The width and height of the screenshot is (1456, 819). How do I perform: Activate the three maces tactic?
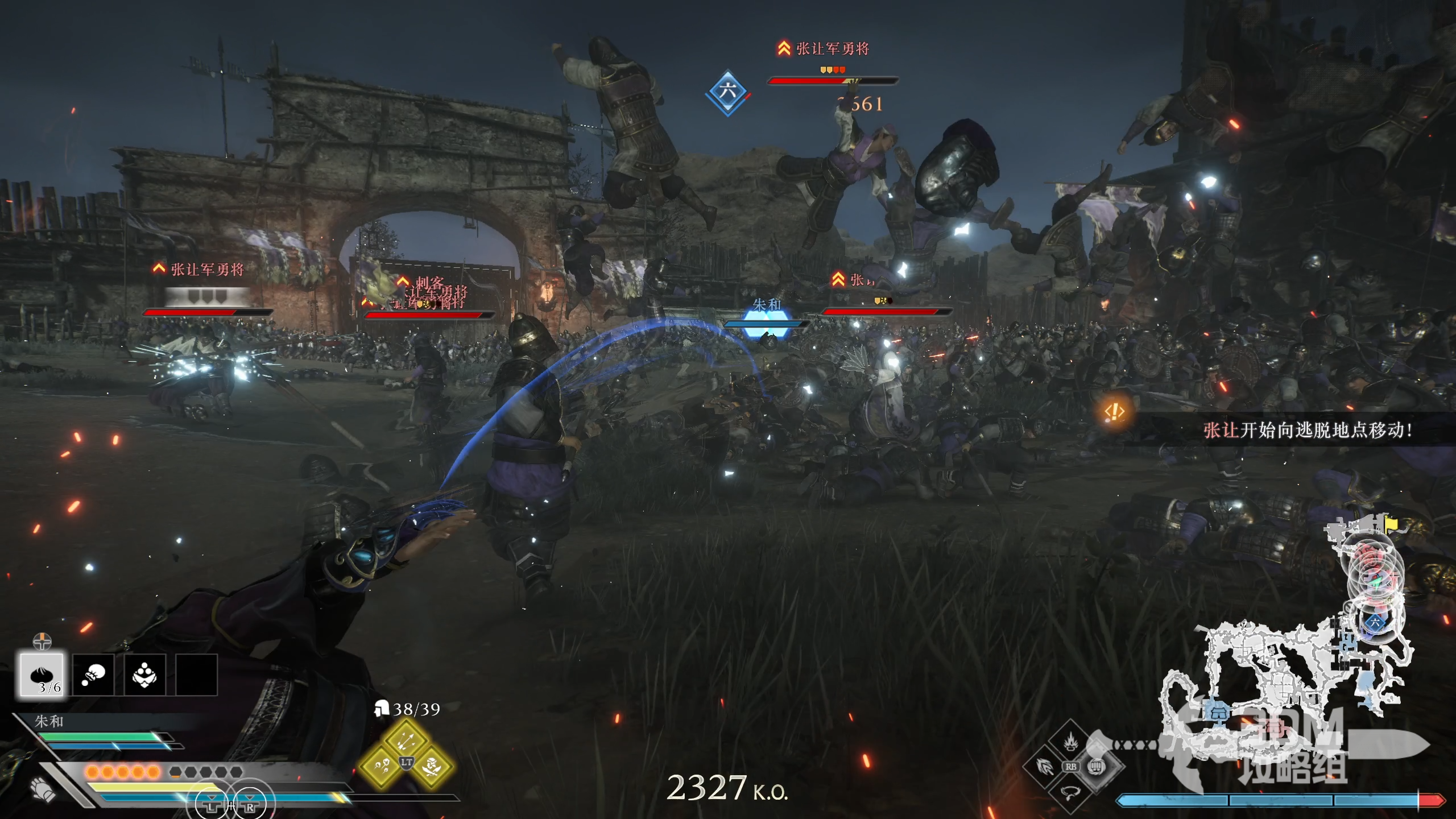[381, 767]
